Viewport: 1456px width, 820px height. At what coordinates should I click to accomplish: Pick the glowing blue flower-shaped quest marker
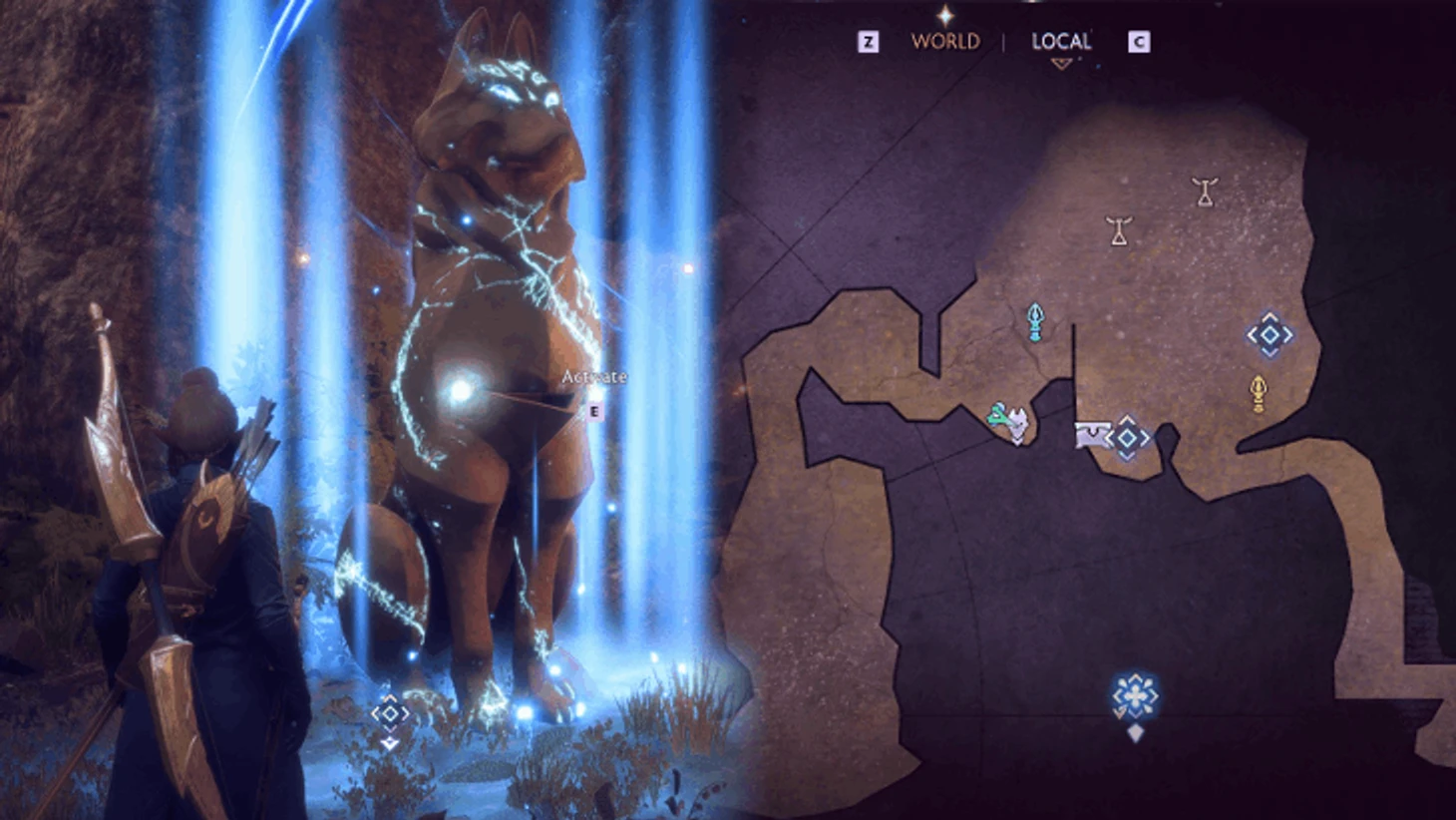coord(1135,695)
